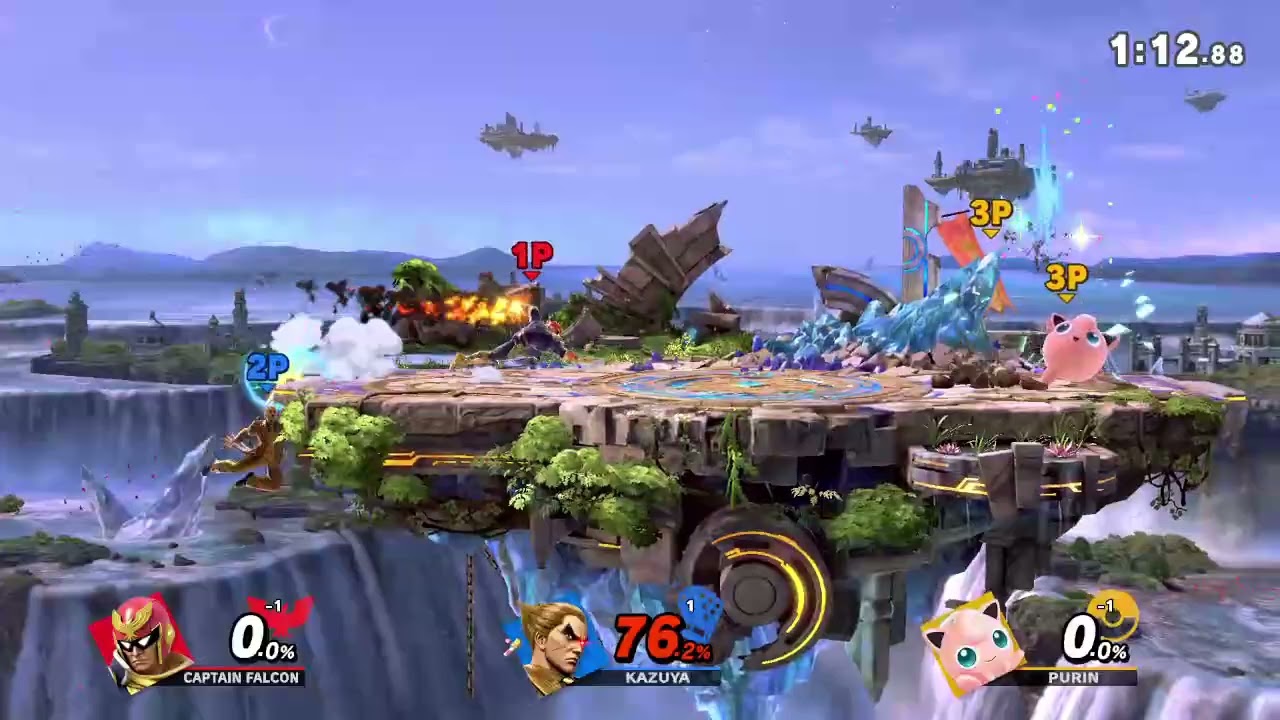This screenshot has width=1280, height=720.
Task: Select the CAPTAIN FALCON name bar
Action: pos(240,679)
